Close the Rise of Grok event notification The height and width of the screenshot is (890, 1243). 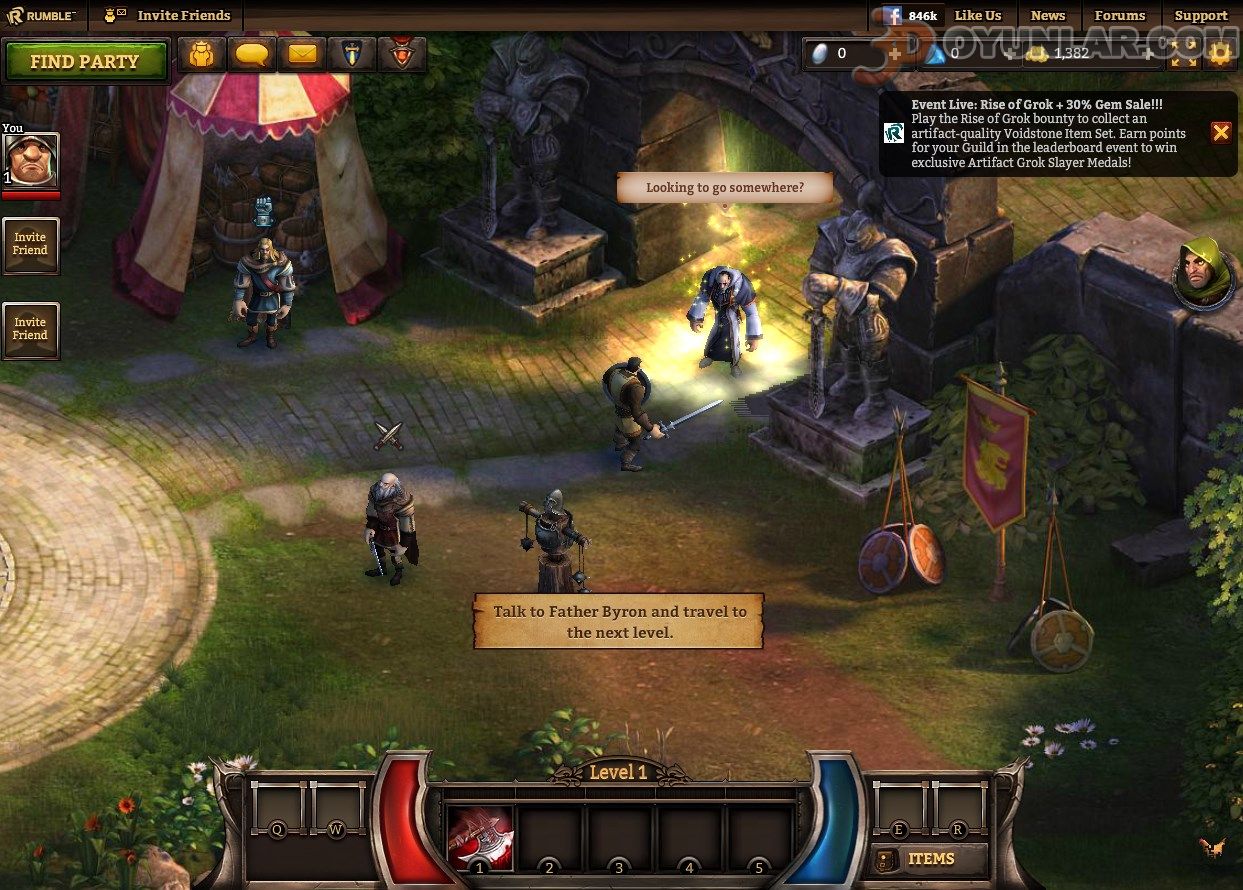click(x=1221, y=132)
